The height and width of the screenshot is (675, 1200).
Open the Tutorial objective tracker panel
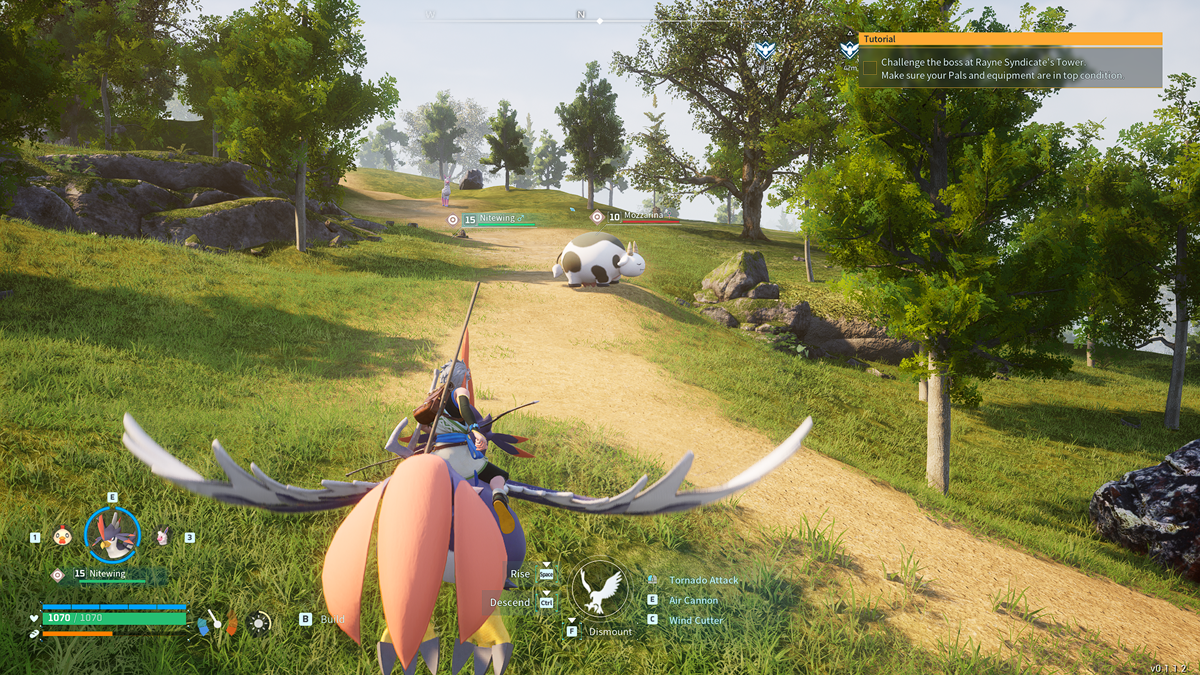1010,39
